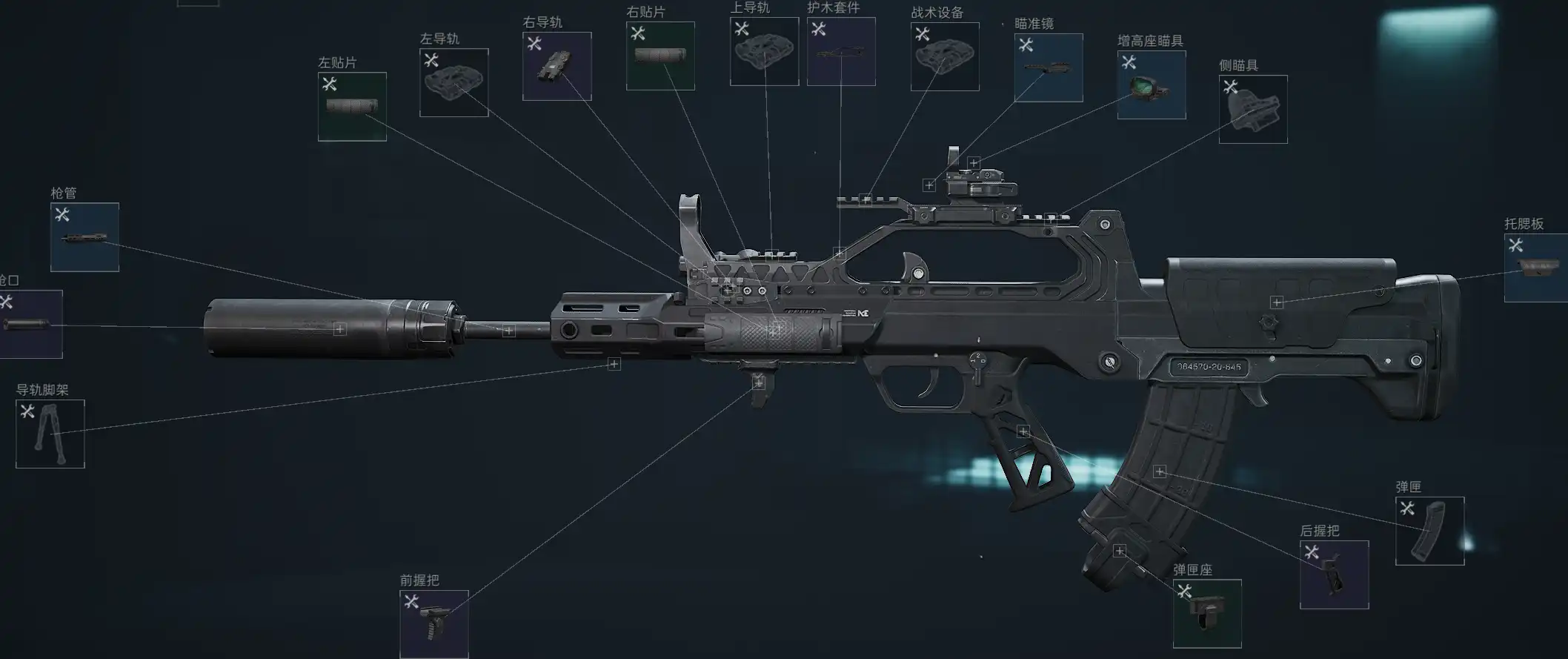This screenshot has width=1568, height=659.
Task: Open the 左导轨 left rail slot
Action: click(454, 83)
